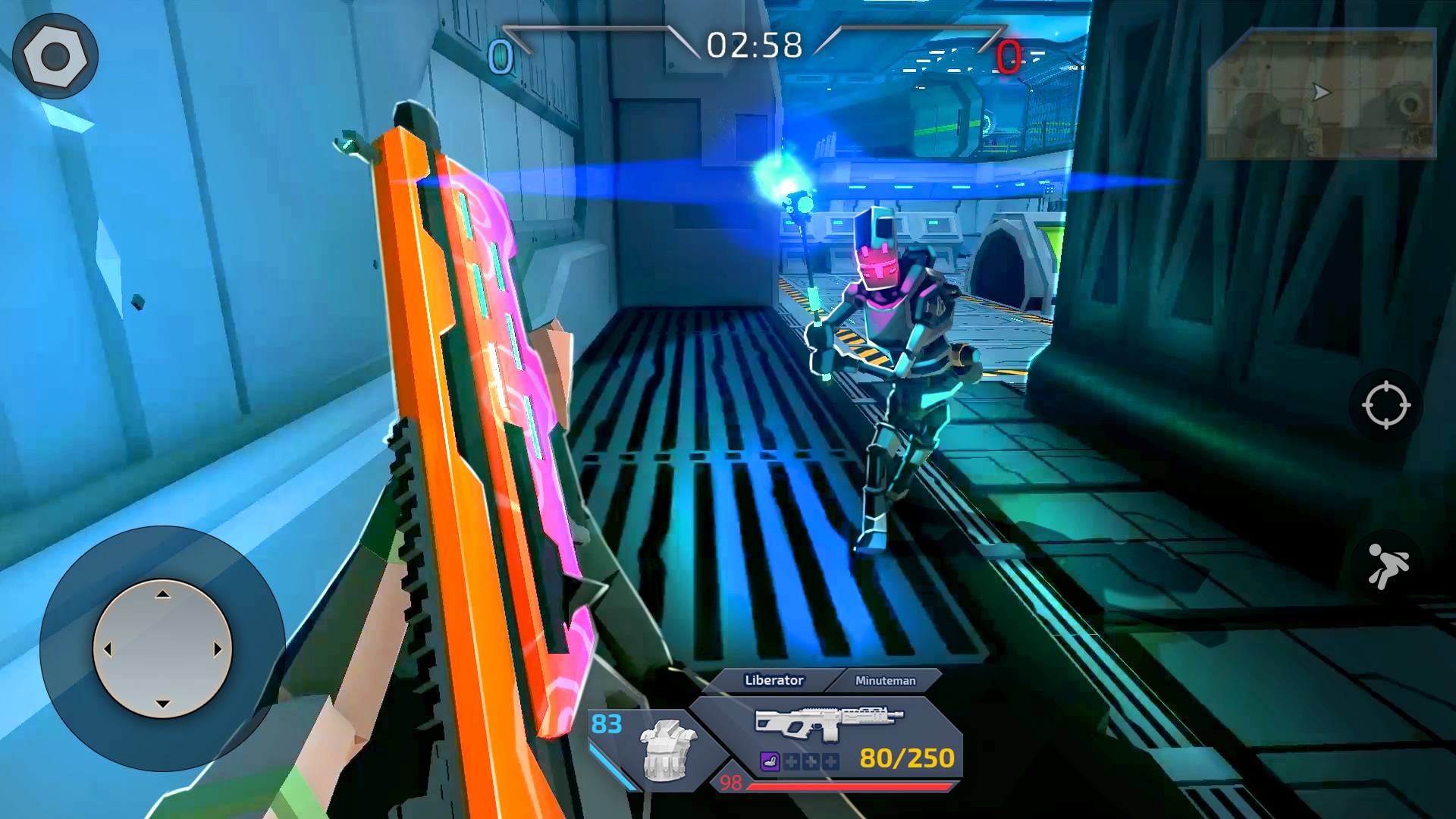Tap the virtual movement joystick
Screen dimensions: 1456x819
(x=162, y=649)
